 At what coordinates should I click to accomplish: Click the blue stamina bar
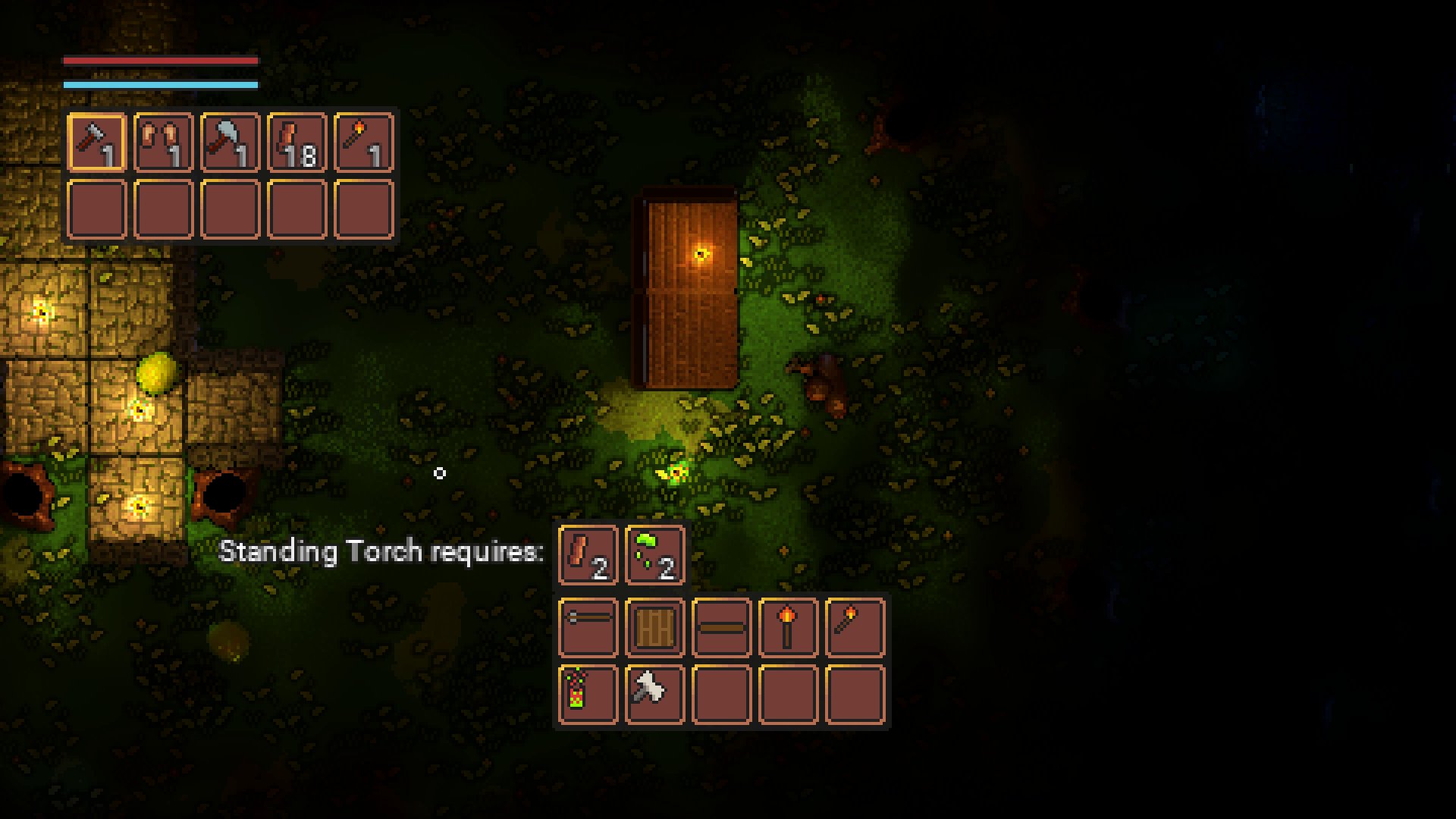click(x=159, y=83)
